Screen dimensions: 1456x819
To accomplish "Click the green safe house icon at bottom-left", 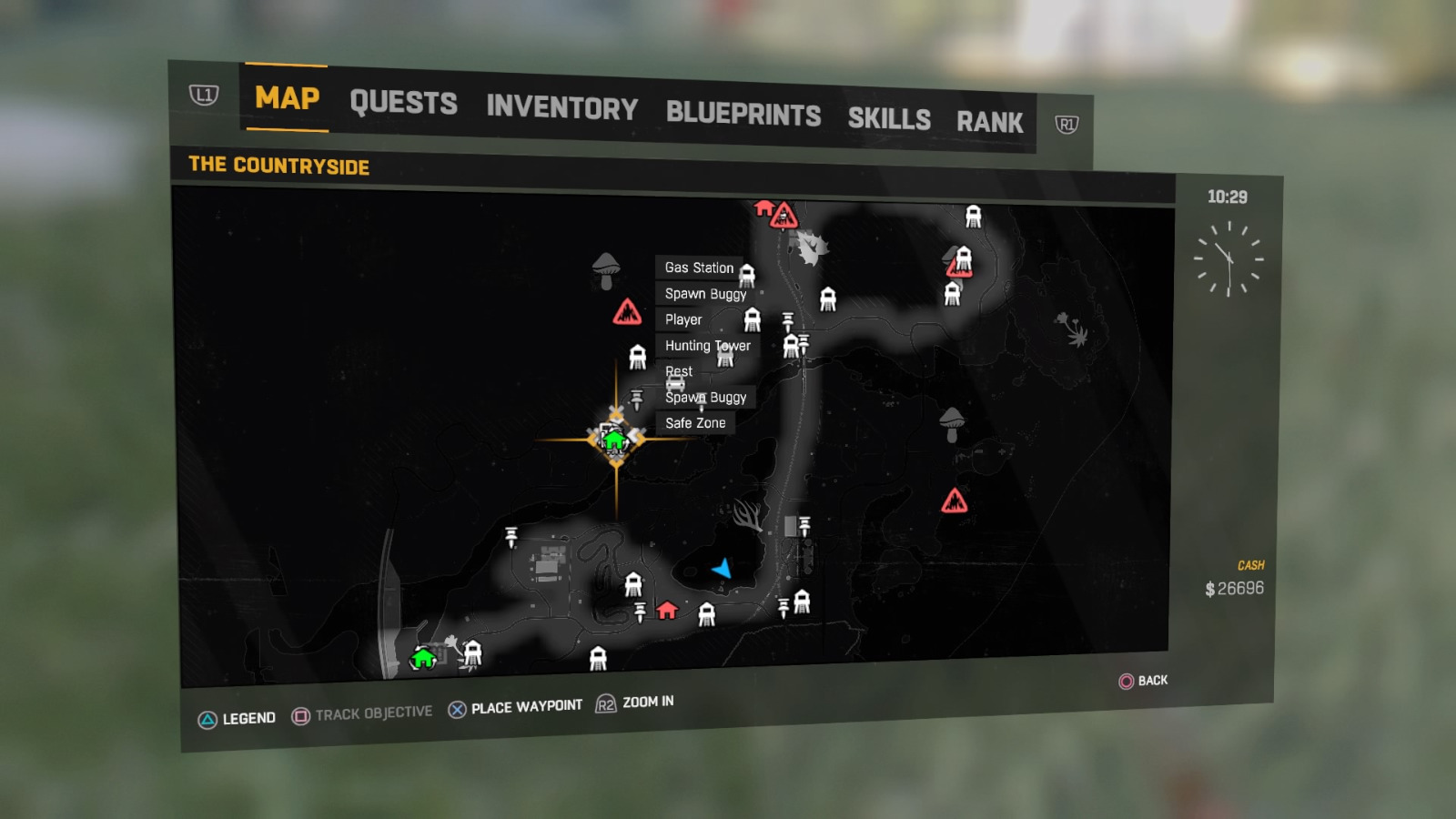I will pos(421,657).
